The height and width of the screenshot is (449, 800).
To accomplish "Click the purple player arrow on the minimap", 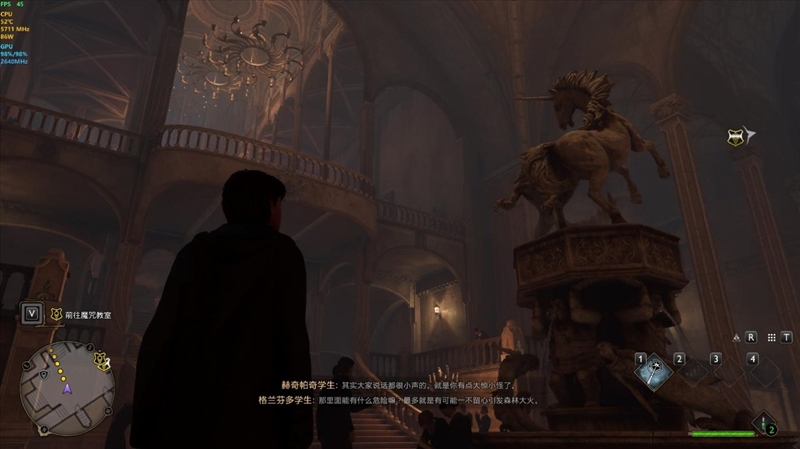I will pos(67,390).
